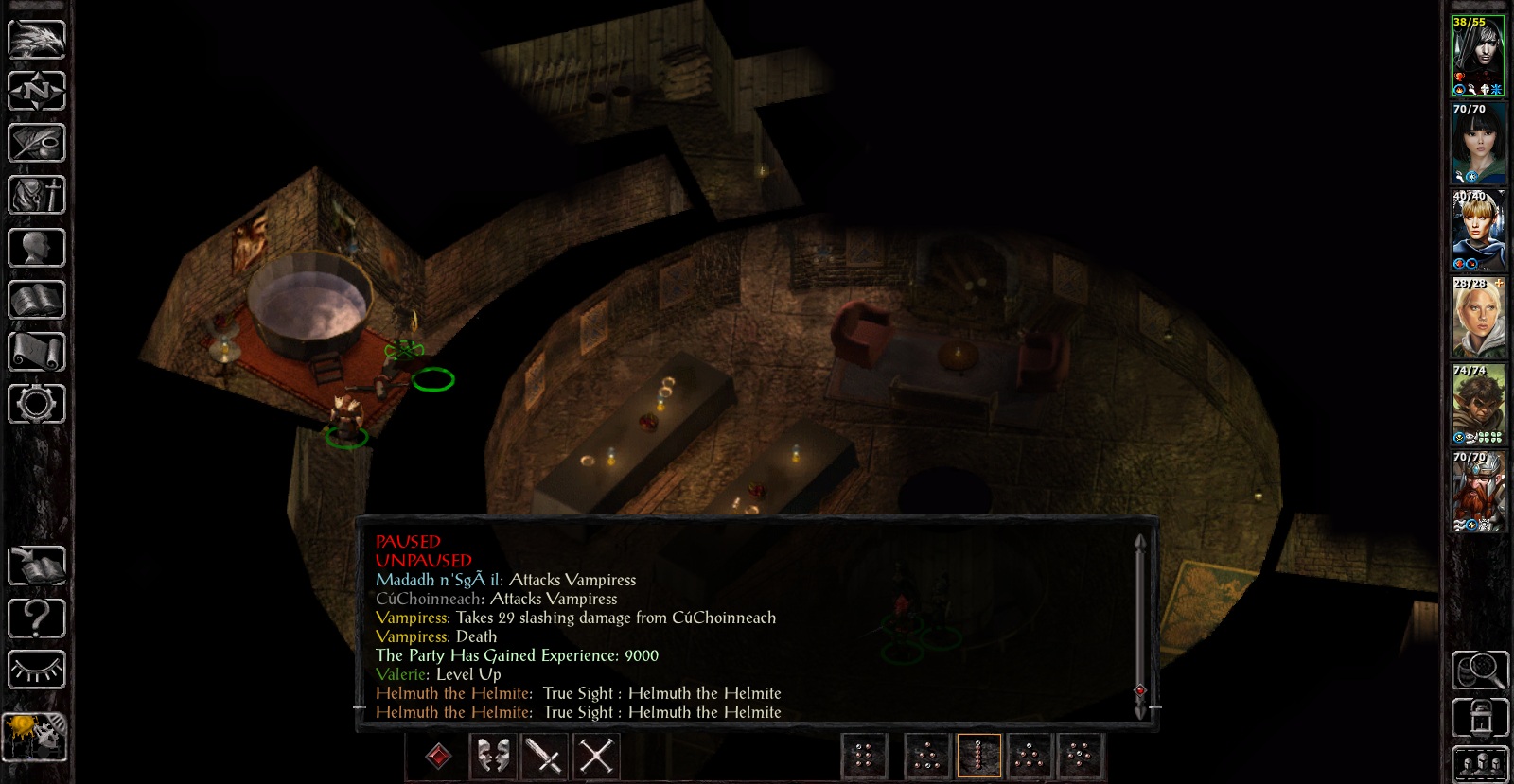This screenshot has height=784, width=1514.
Task: Open the priest scroll spell page
Action: click(37, 352)
